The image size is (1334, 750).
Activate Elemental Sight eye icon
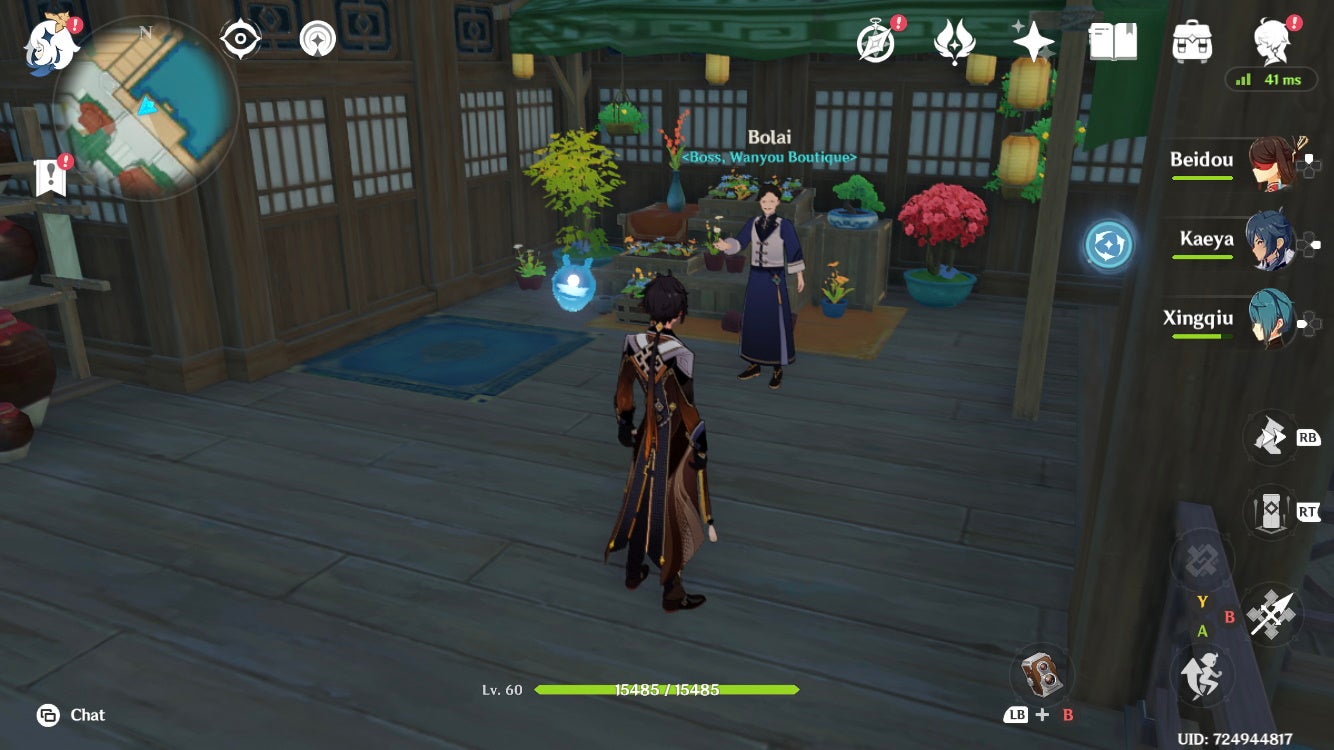point(238,38)
